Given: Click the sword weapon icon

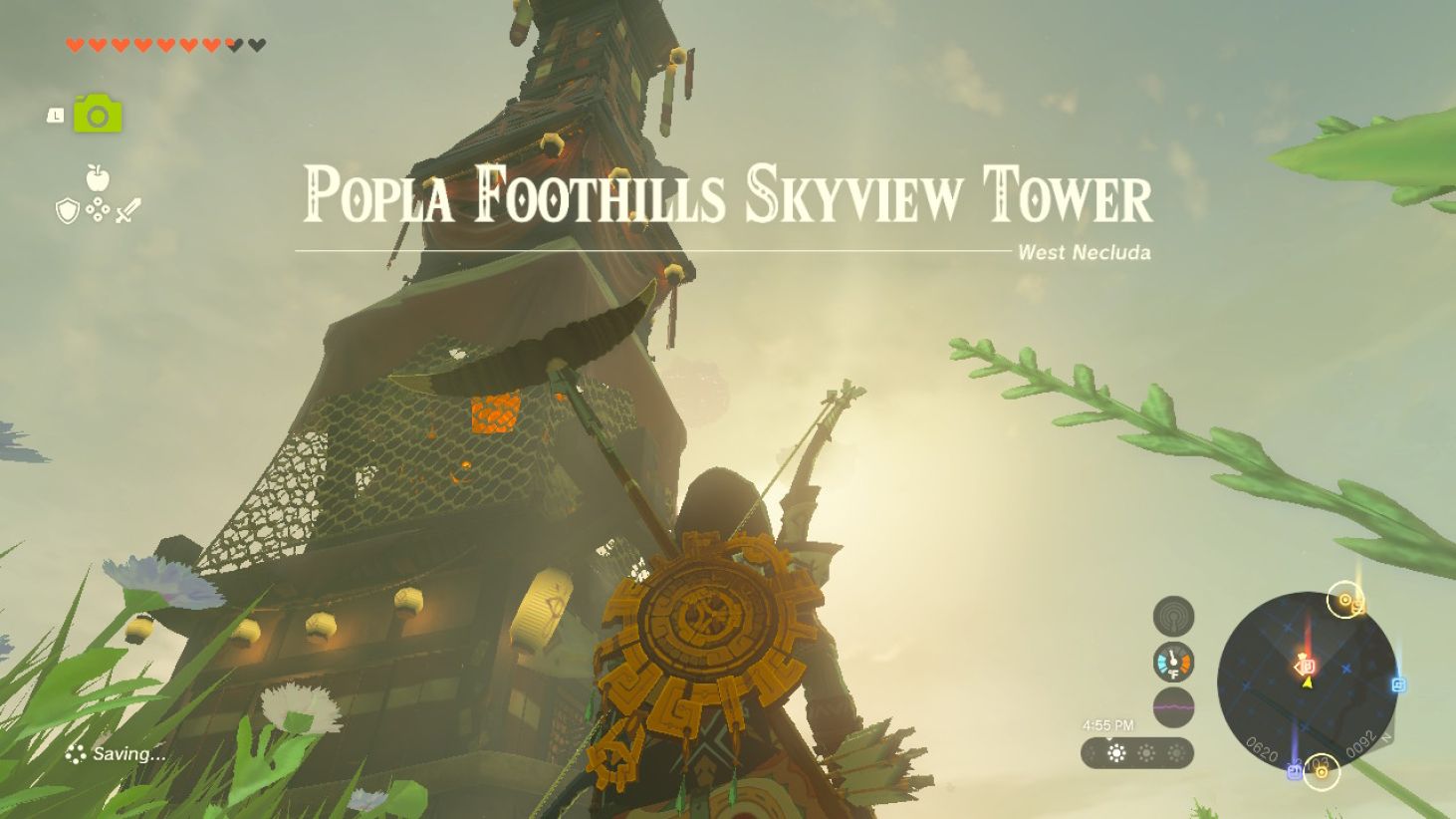Looking at the screenshot, I should (127, 210).
